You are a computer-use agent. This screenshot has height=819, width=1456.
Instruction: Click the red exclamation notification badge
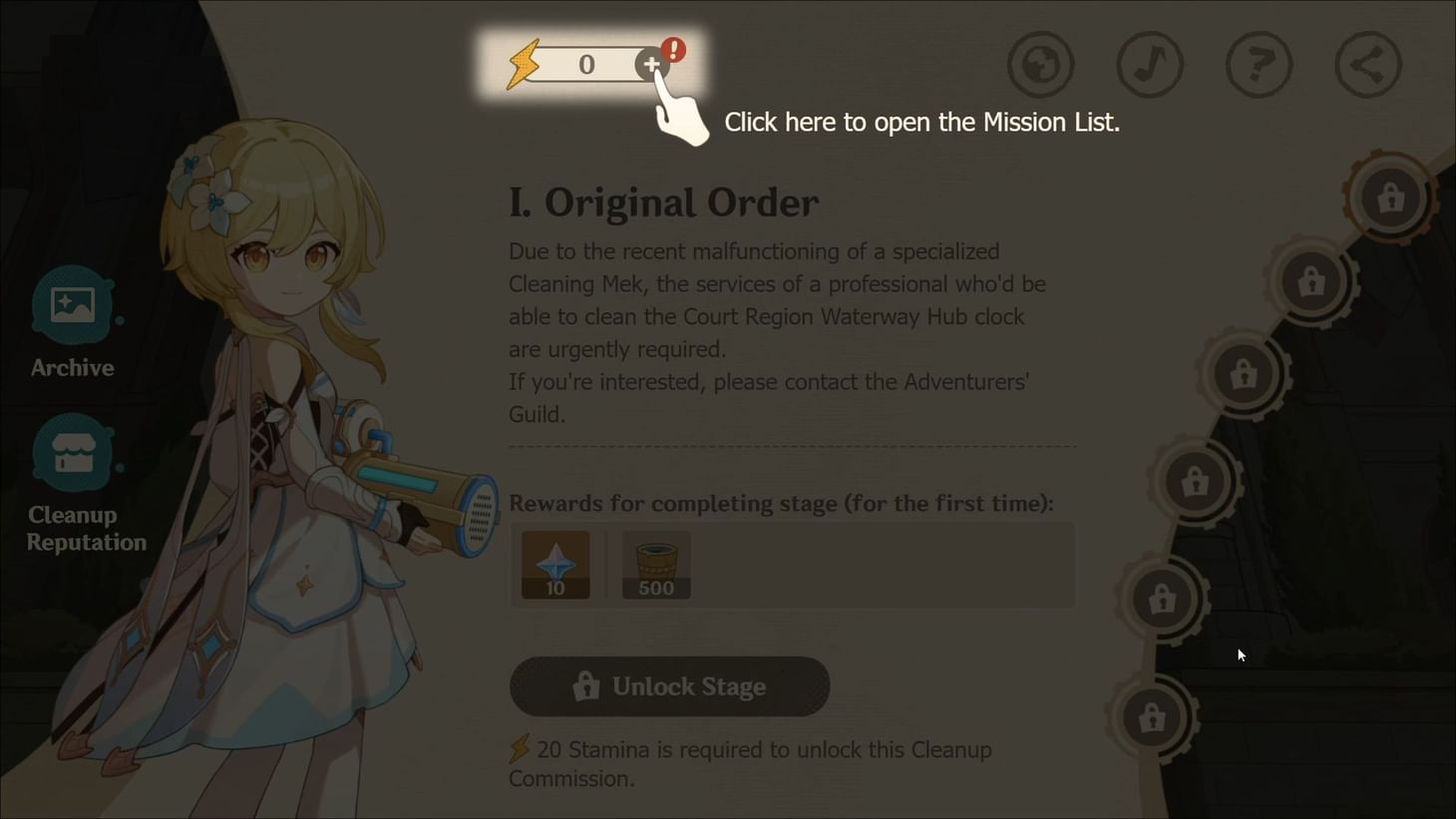673,49
